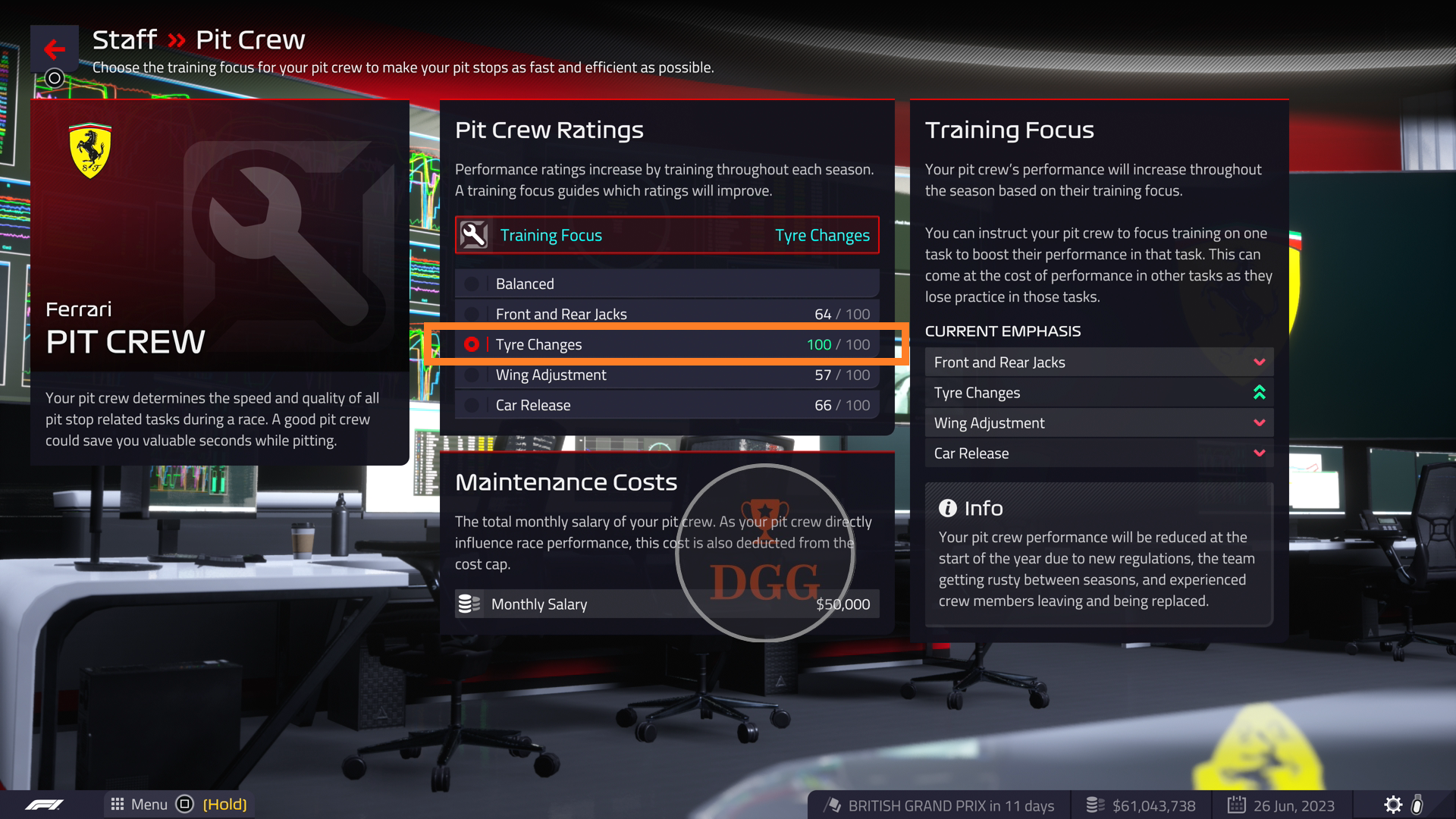Open the British Grand Prix next race panel
This screenshot has width=1456, height=819.
click(x=939, y=805)
